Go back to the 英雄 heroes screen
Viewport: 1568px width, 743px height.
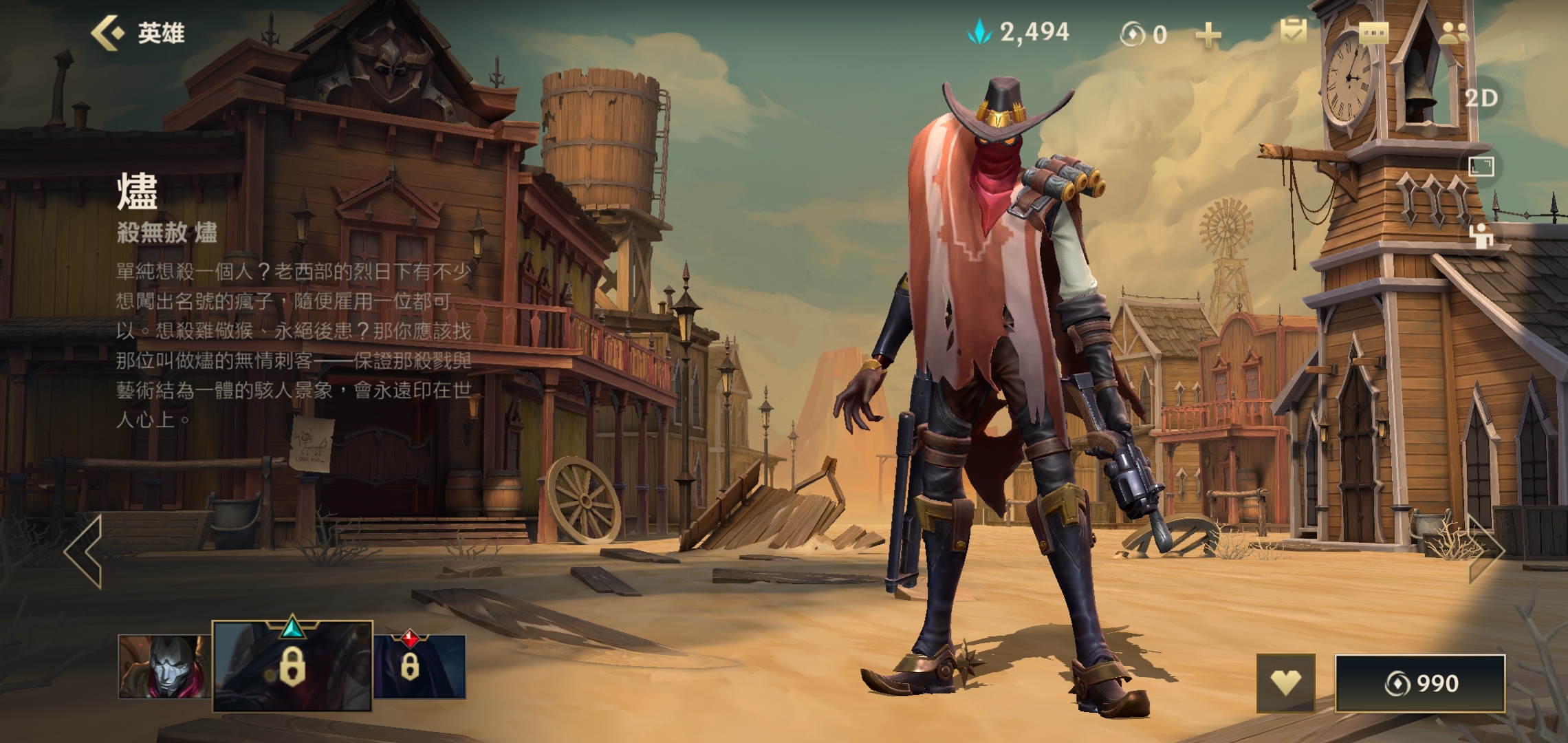pyautogui.click(x=138, y=33)
